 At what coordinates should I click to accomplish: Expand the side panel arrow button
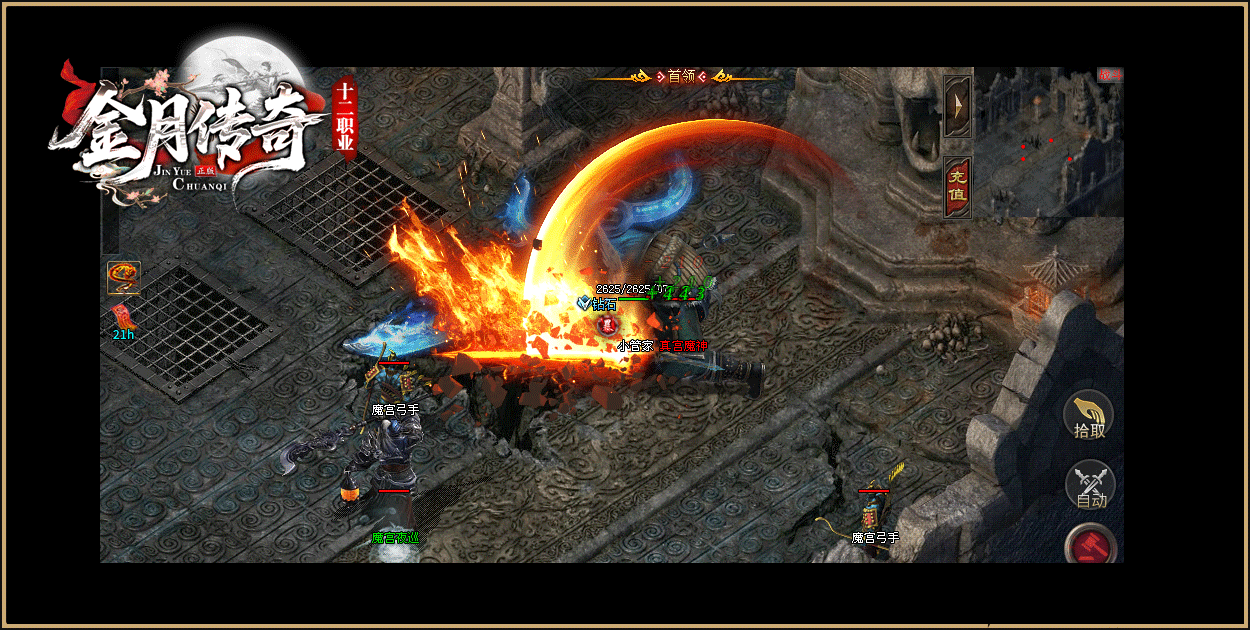pos(957,105)
